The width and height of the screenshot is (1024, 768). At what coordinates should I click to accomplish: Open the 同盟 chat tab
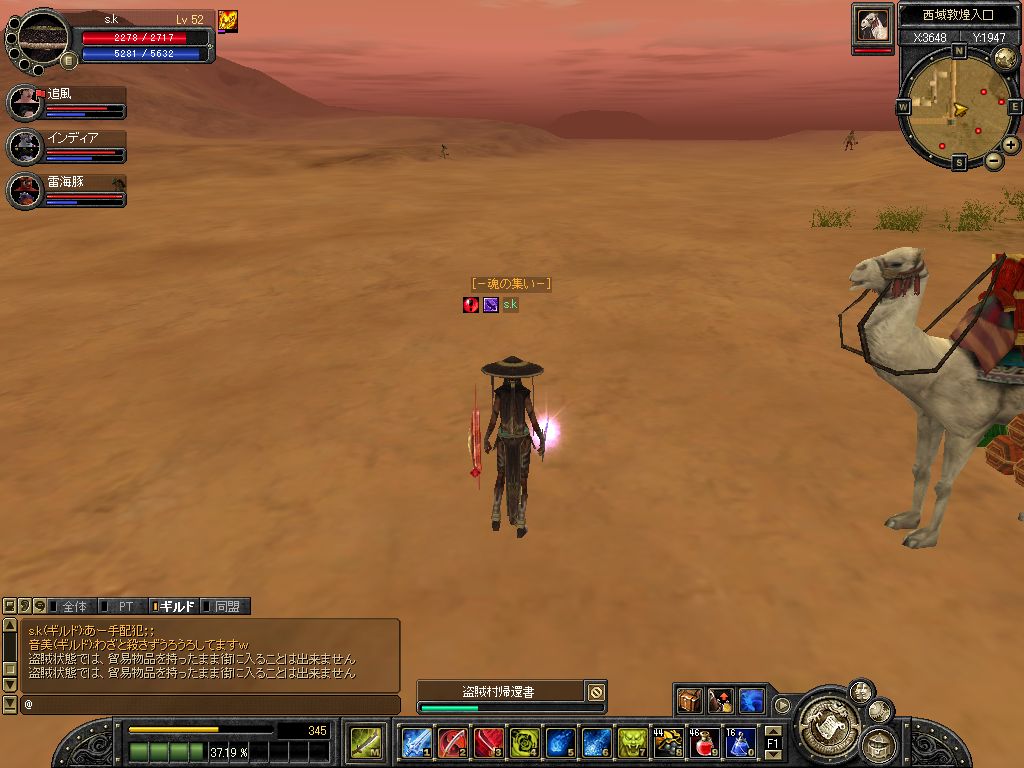point(227,606)
